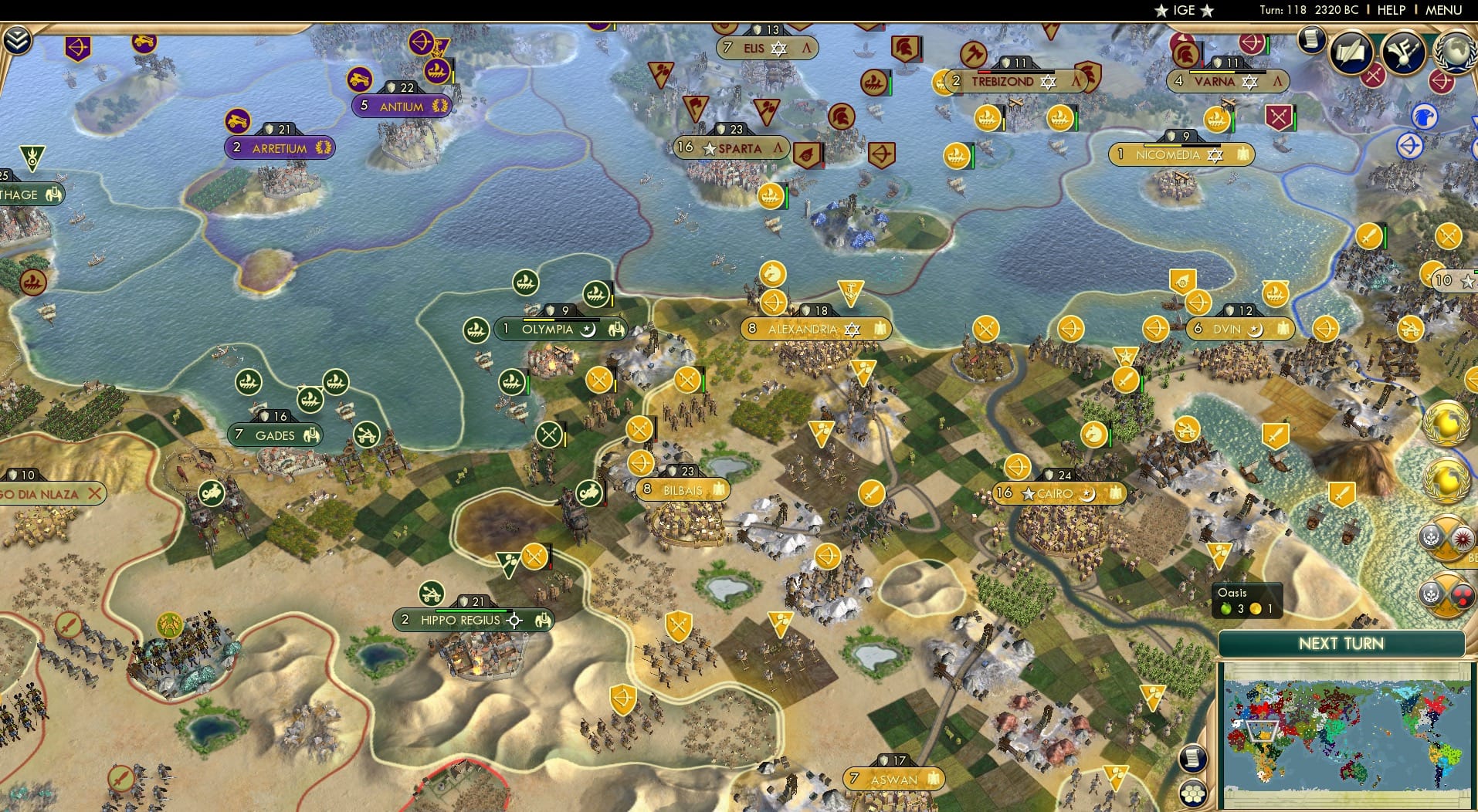
Task: Click the hexagon icon near the minimap
Action: 1194,794
